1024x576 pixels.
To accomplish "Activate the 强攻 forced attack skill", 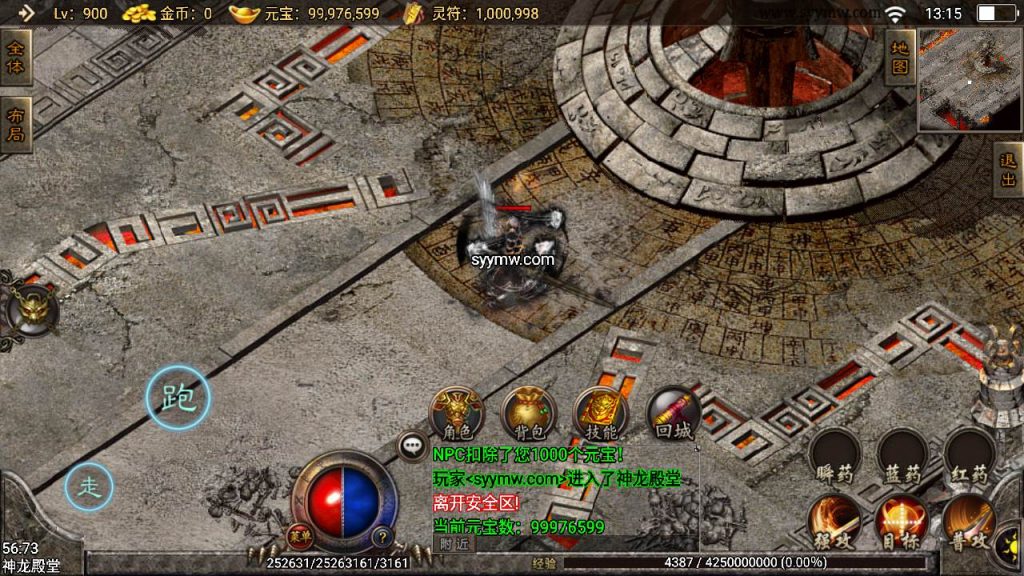I will pos(833,522).
